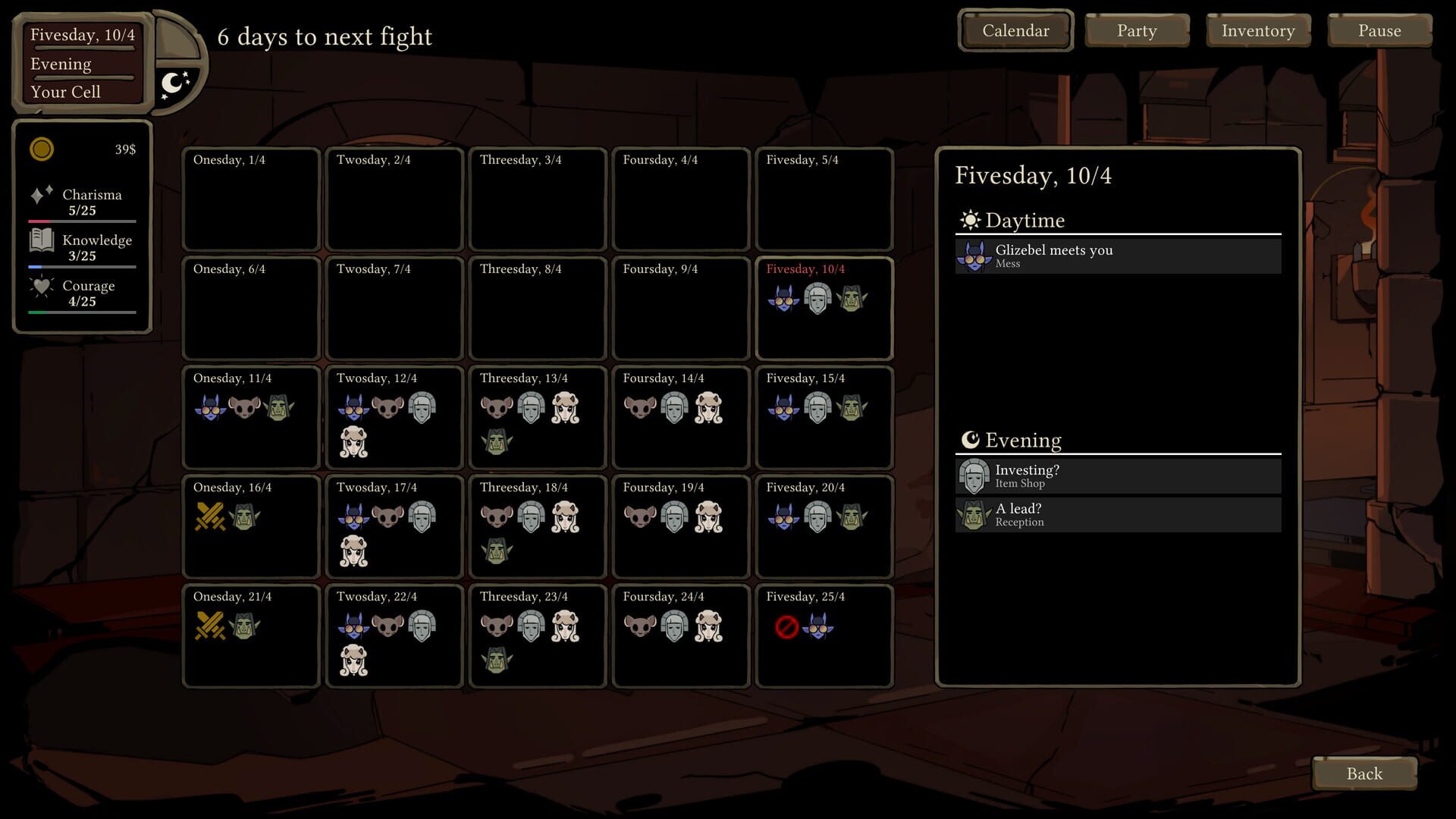Click the Knowledge book icon on the left panel
Screen dimensions: 1456x819
tap(40, 240)
